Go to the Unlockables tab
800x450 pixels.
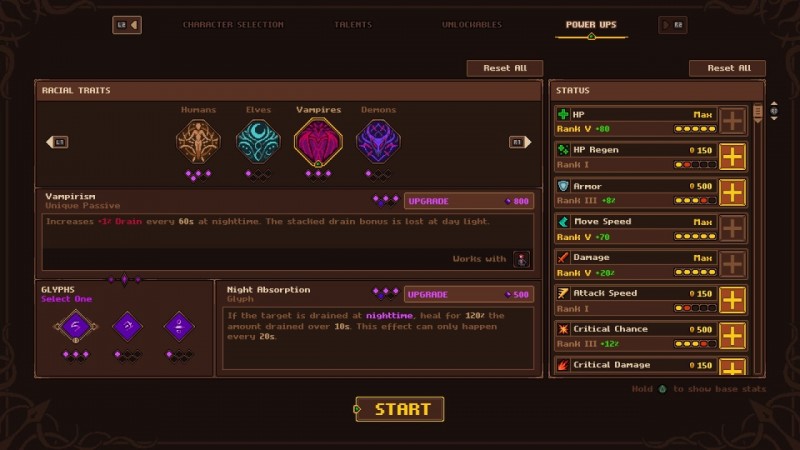(475, 24)
